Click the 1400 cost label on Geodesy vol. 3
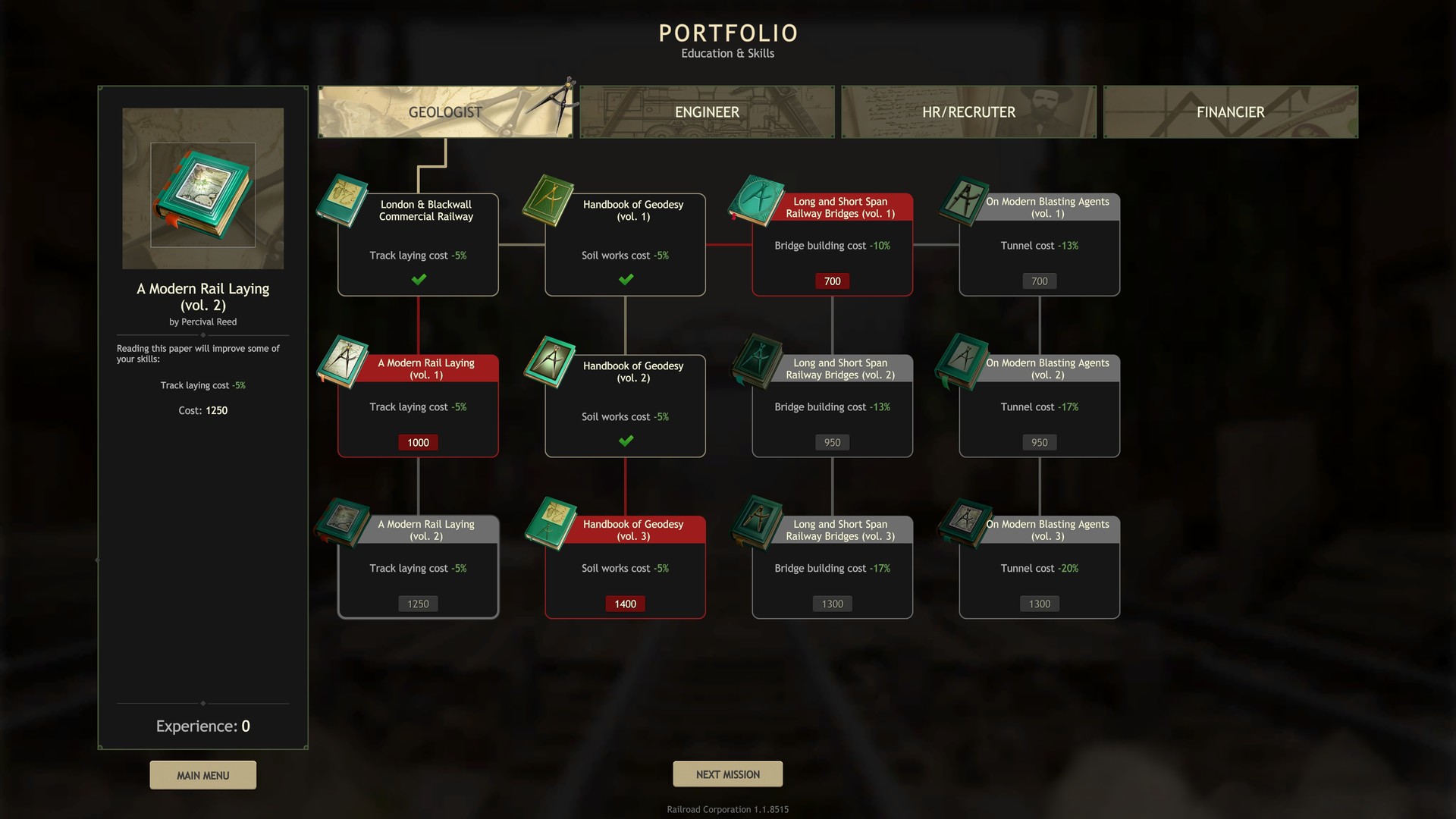The width and height of the screenshot is (1456, 819). click(625, 604)
